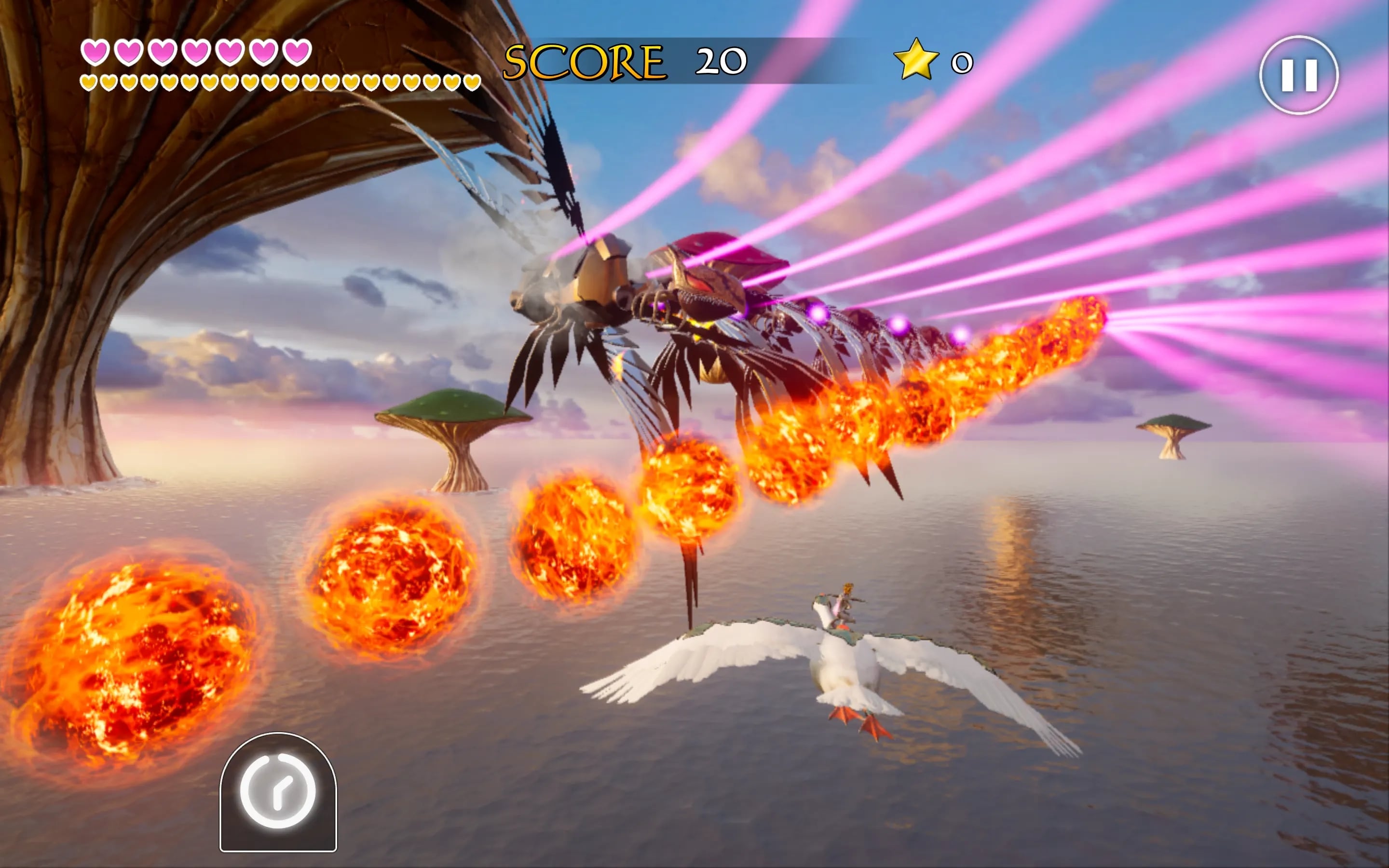Activate the clock time ability
The height and width of the screenshot is (868, 1389).
click(278, 792)
